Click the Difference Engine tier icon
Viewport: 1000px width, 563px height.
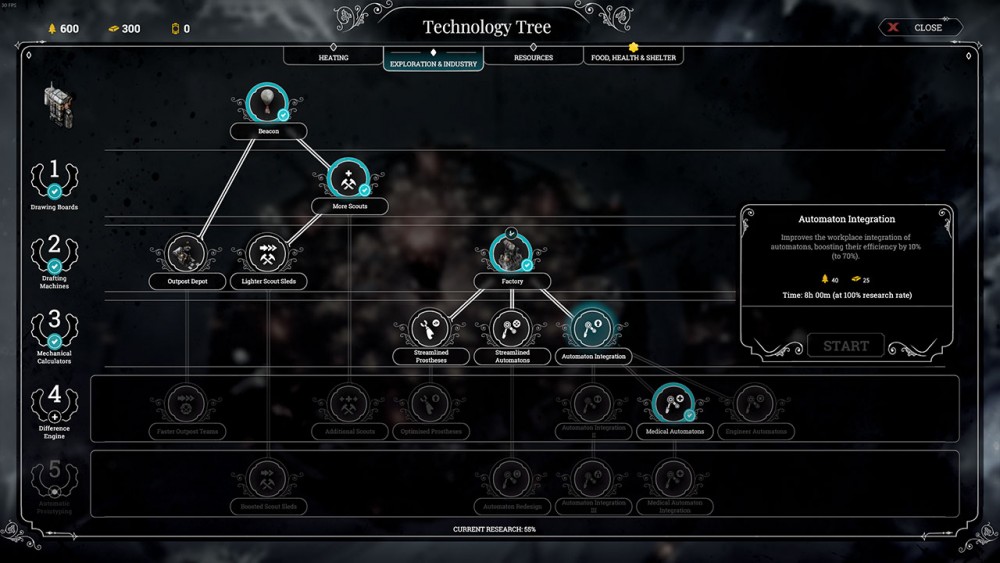54,401
